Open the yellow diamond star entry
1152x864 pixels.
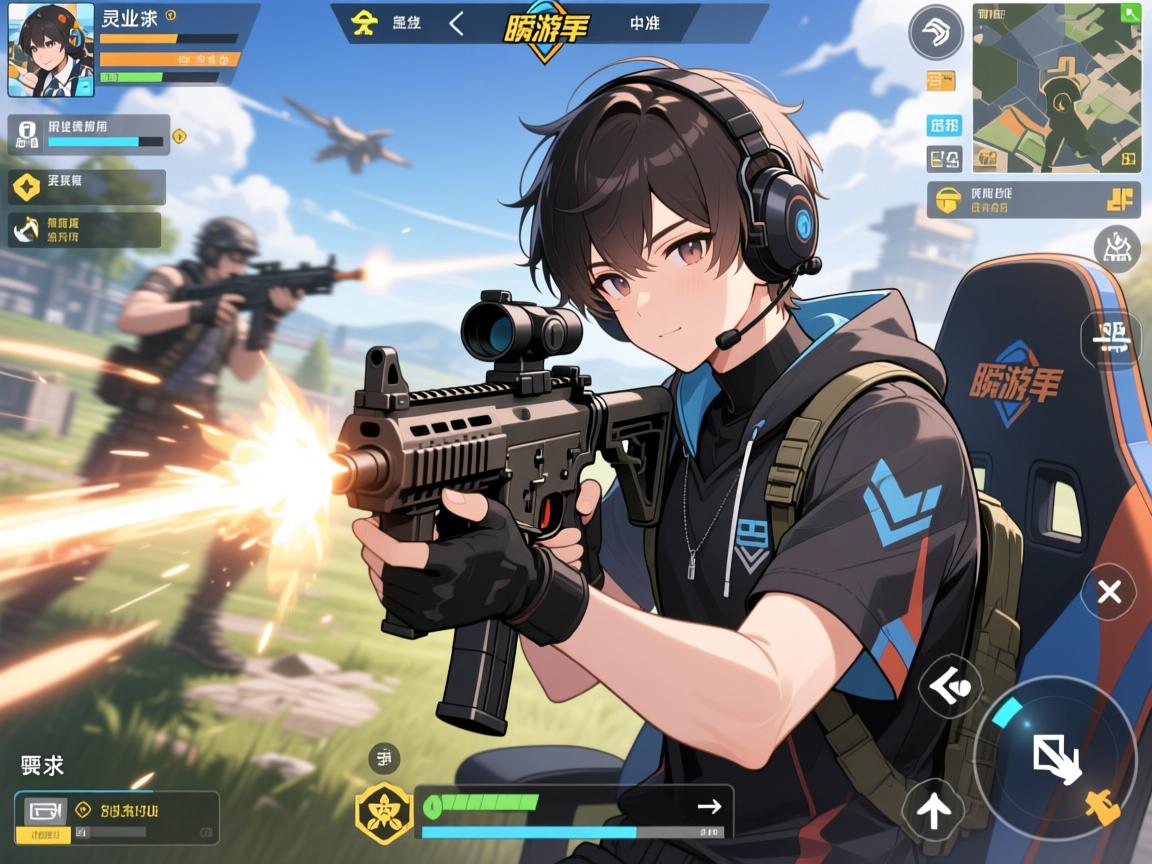25,185
